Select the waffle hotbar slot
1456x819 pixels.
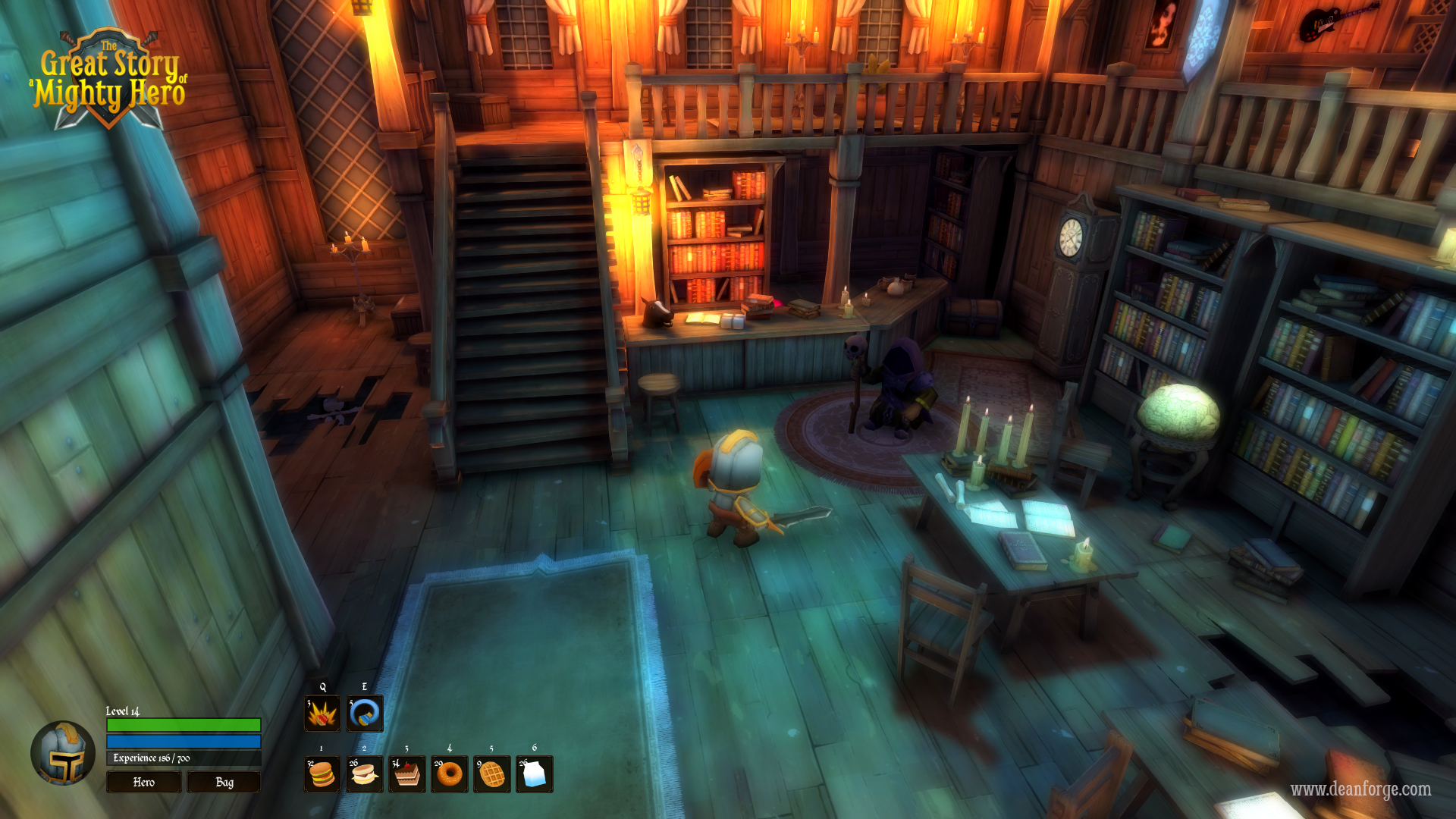[492, 774]
